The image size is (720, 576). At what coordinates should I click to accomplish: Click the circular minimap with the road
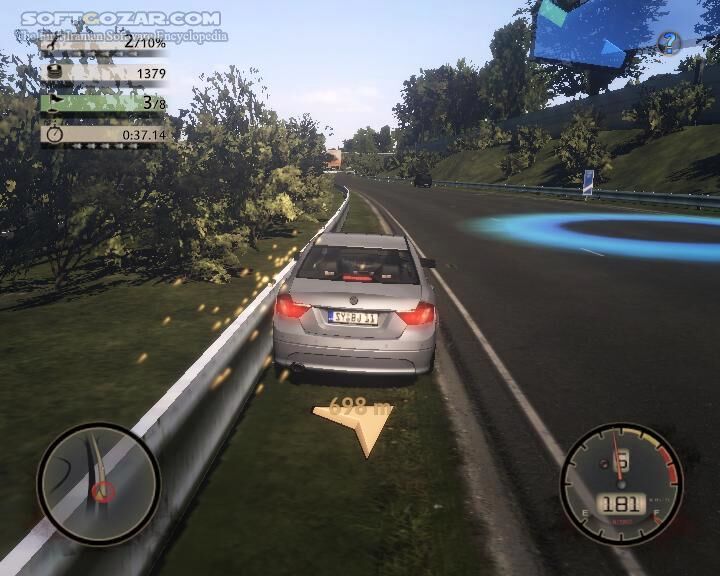pos(98,484)
